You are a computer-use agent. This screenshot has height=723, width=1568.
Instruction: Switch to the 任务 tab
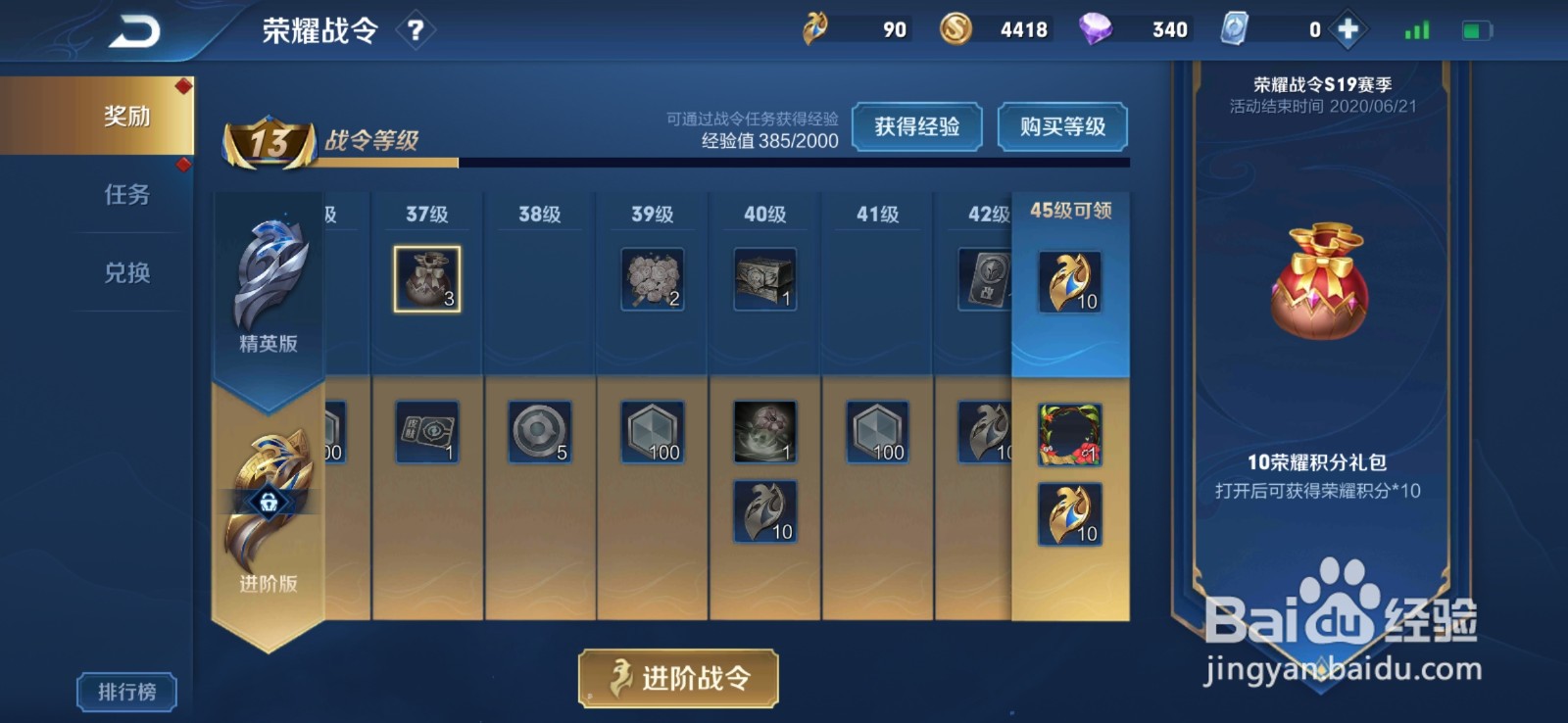[x=127, y=196]
